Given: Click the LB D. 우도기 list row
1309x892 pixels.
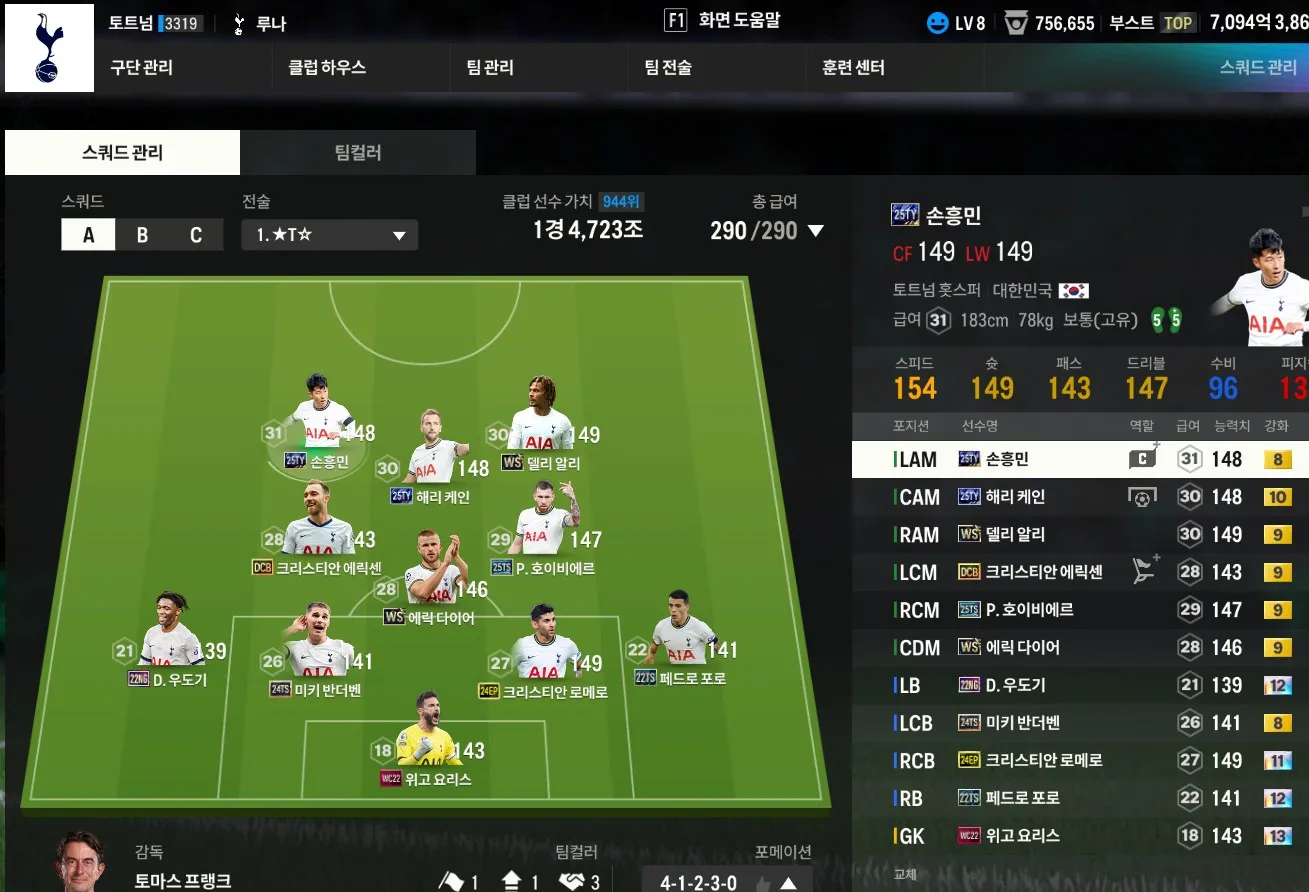Looking at the screenshot, I should (x=1080, y=685).
